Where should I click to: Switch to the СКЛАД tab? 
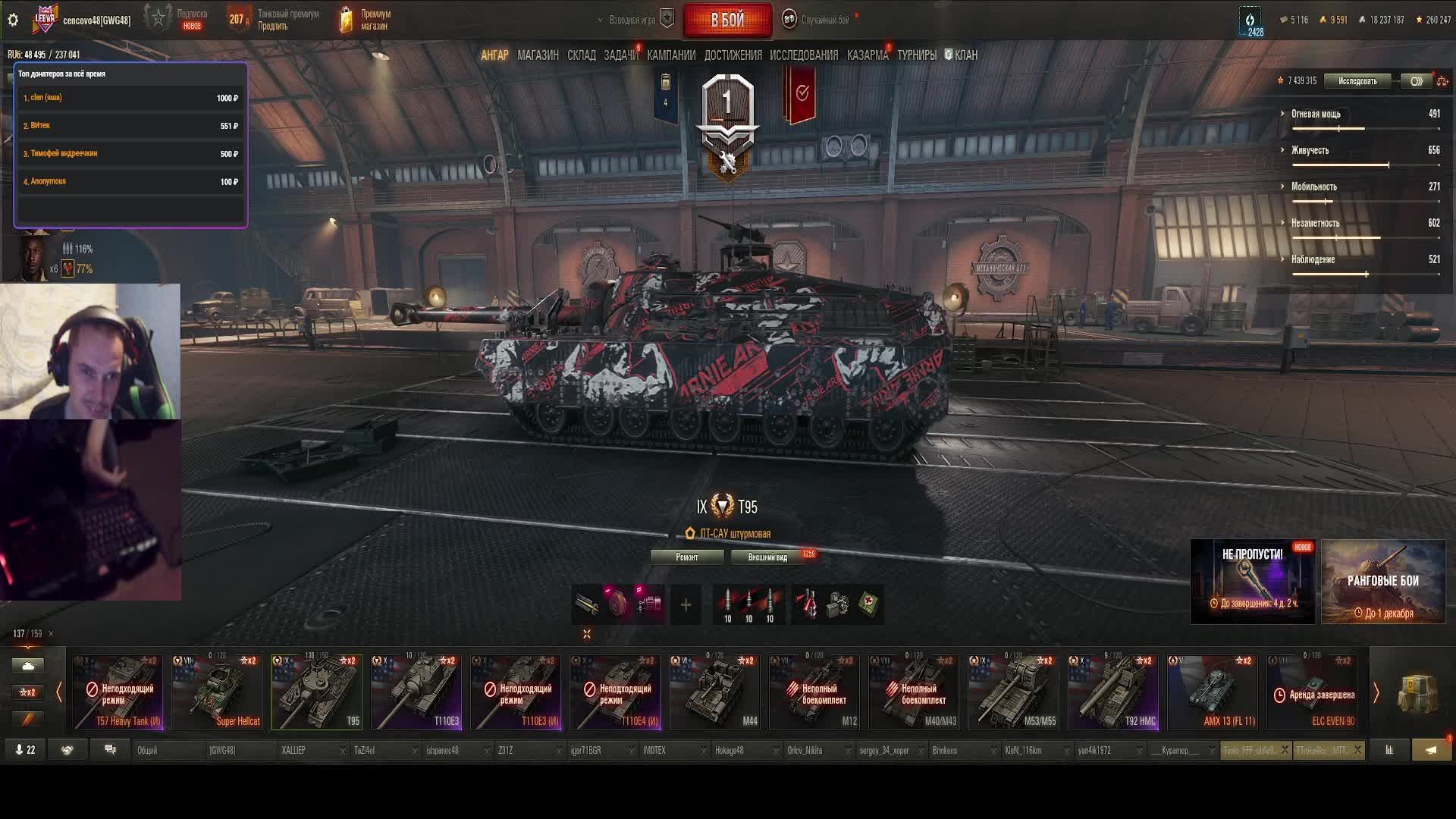click(x=581, y=55)
